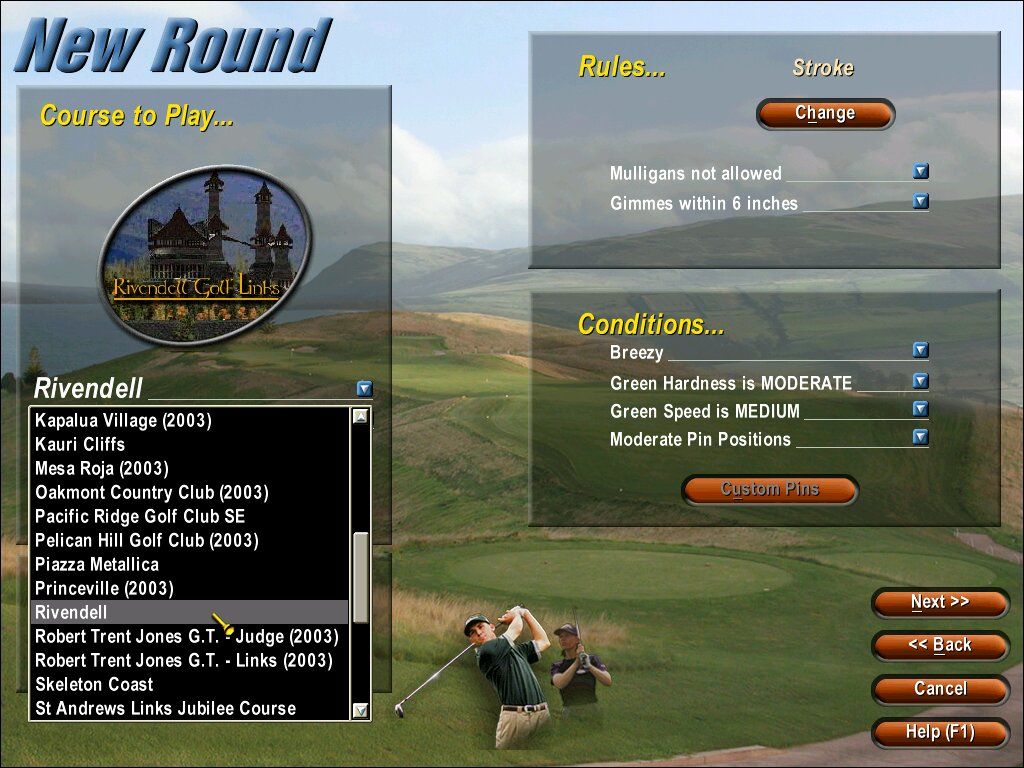Open the Breezy wind dropdown

(921, 351)
